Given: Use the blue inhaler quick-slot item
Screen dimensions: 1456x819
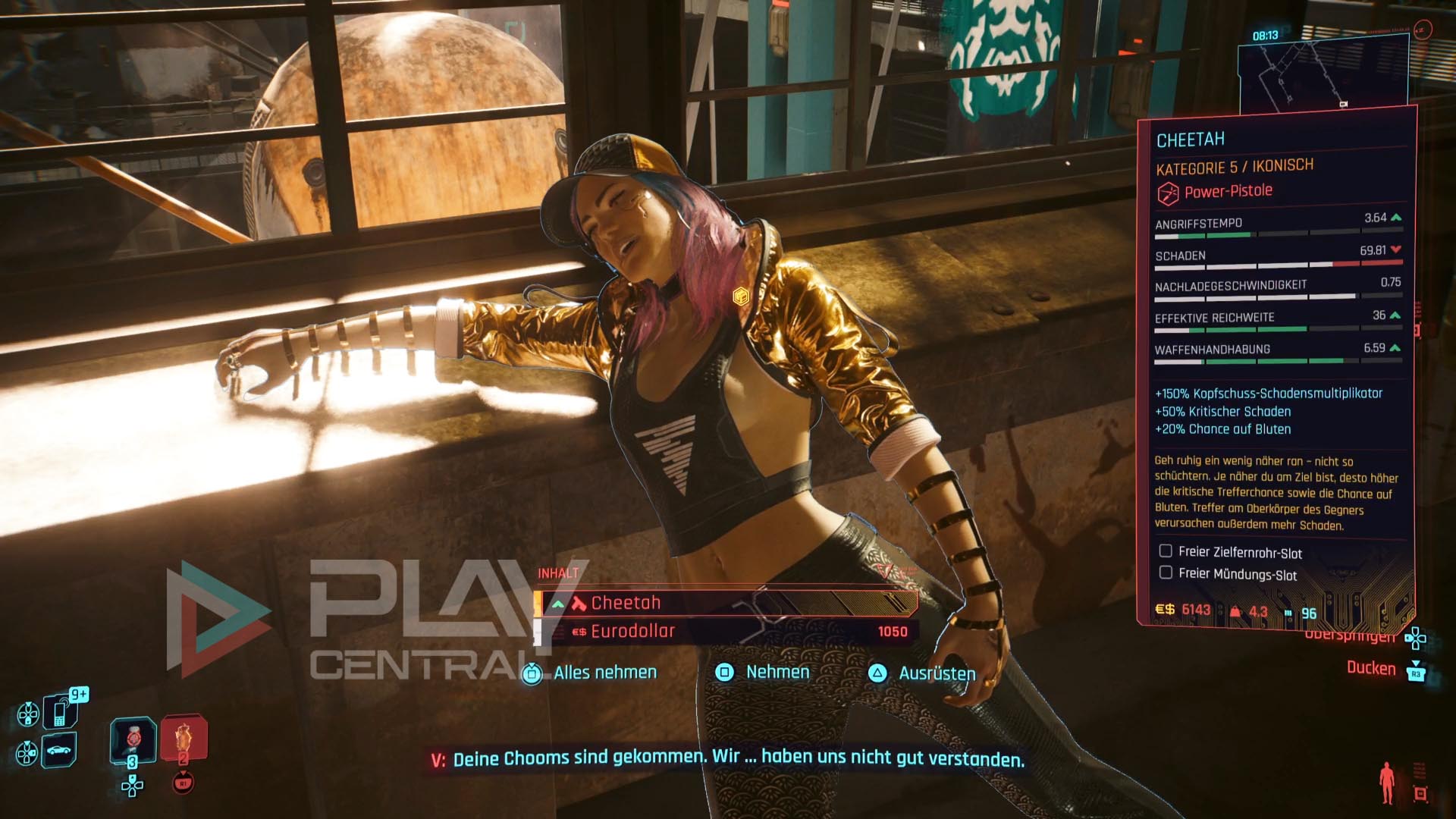Looking at the screenshot, I should coord(133,739).
